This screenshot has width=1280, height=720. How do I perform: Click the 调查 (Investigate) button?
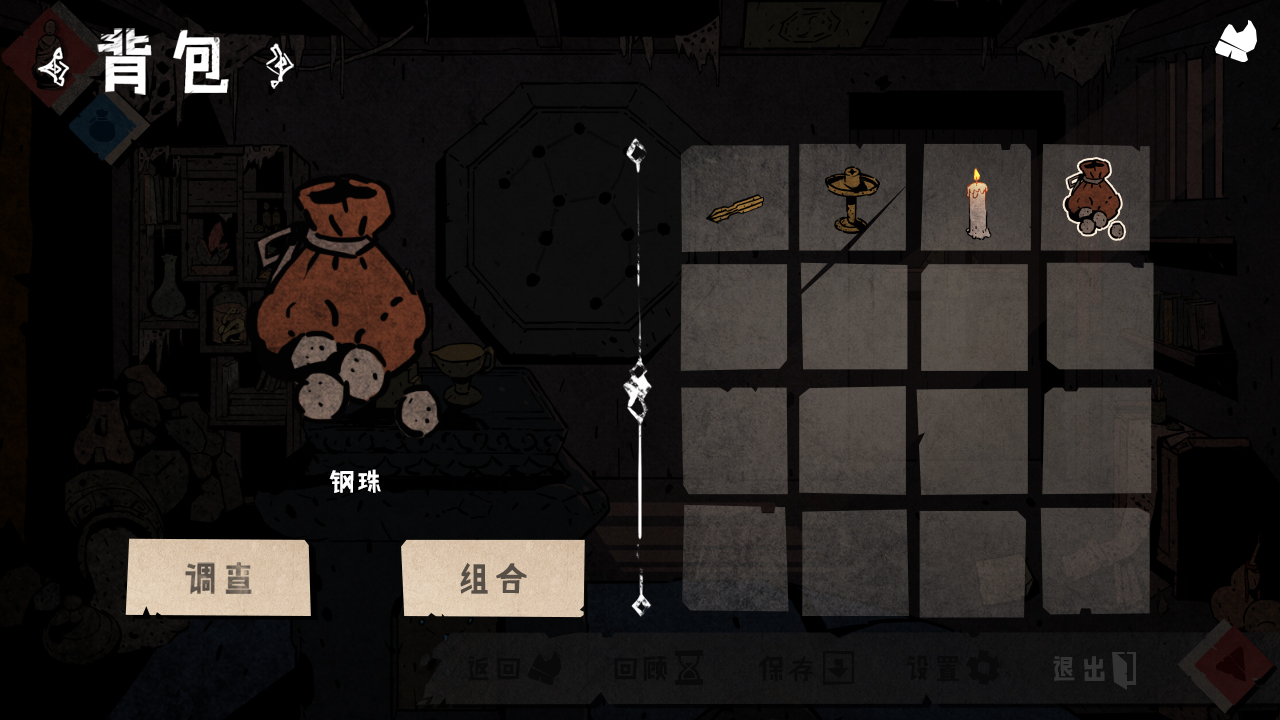(x=218, y=578)
